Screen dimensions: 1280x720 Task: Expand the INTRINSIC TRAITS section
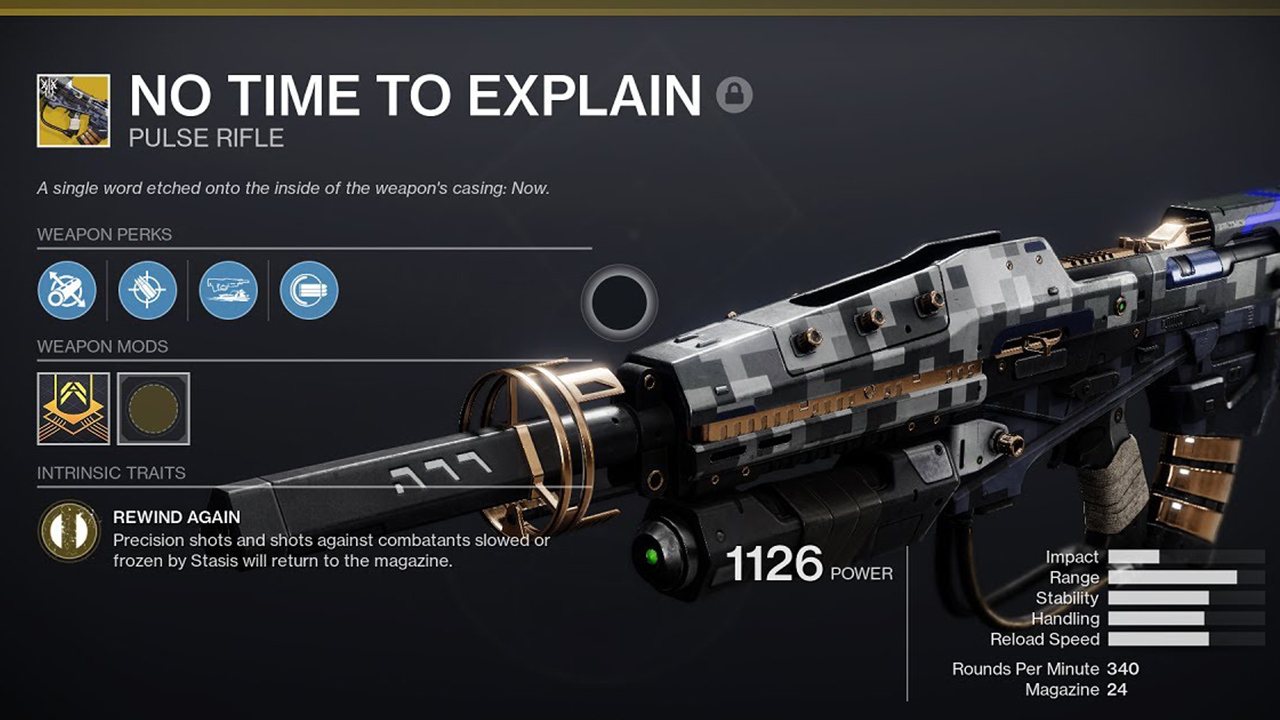(113, 472)
